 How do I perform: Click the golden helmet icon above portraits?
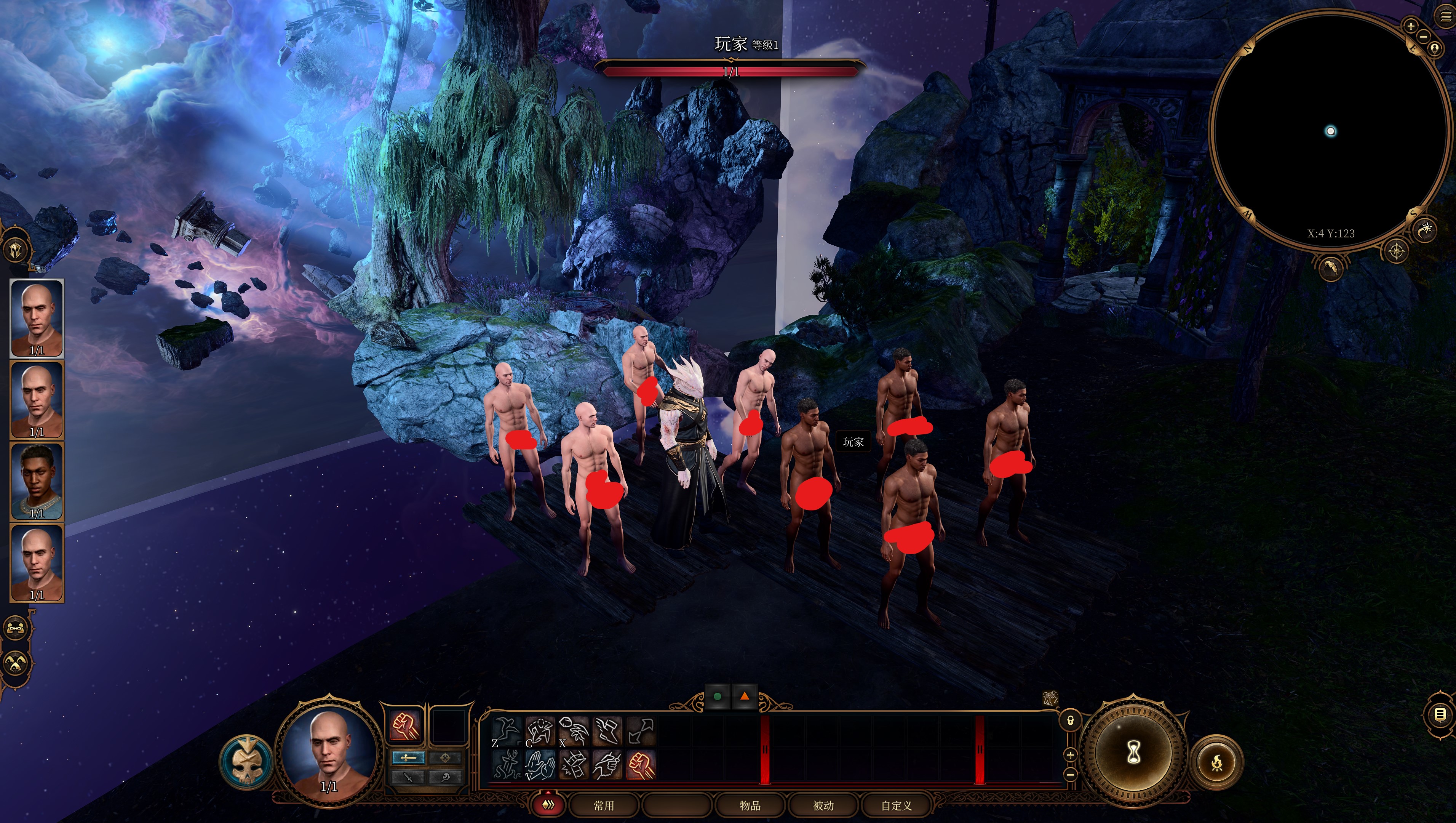click(x=15, y=249)
